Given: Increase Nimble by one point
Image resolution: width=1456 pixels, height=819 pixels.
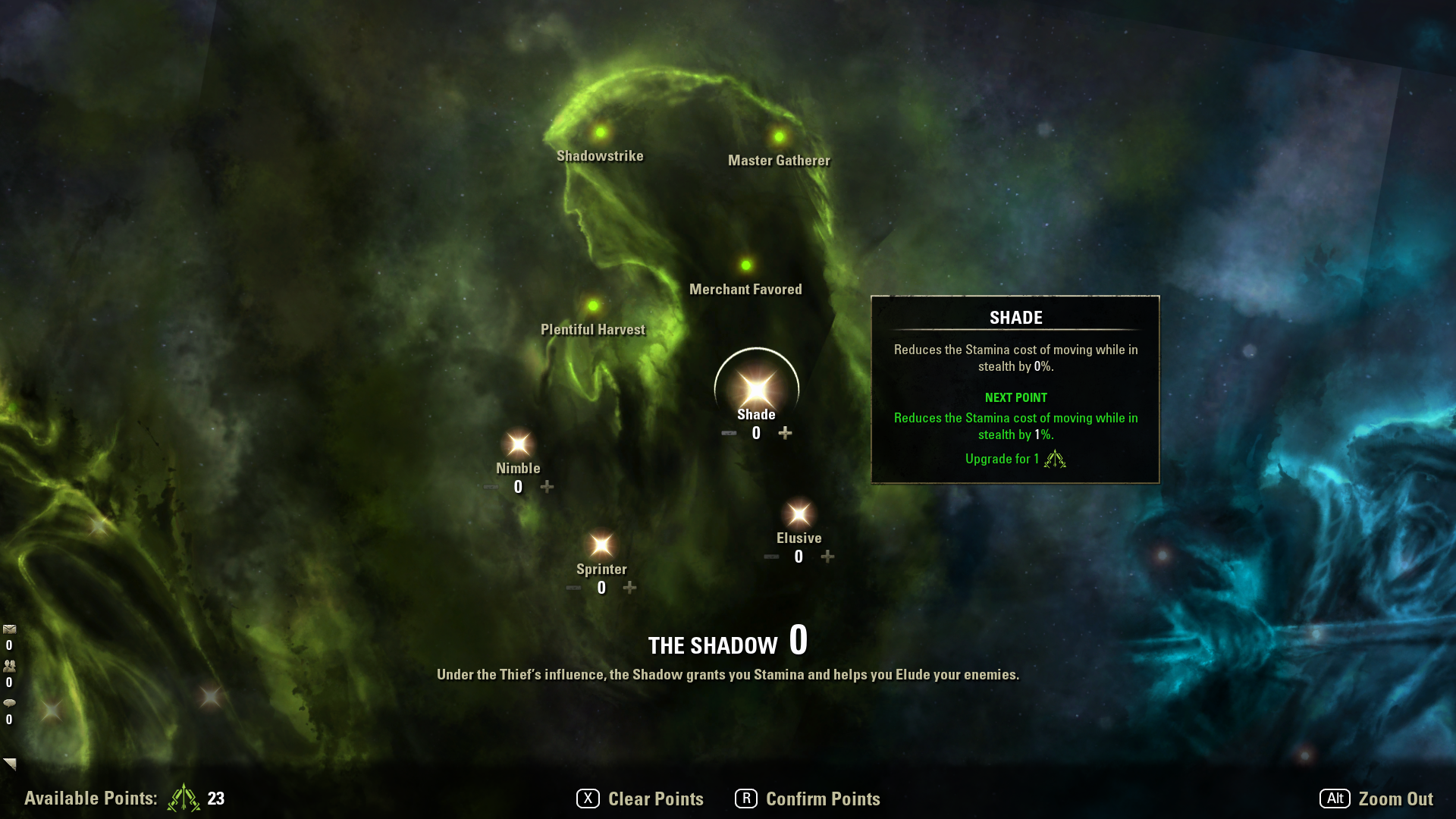Looking at the screenshot, I should [547, 487].
